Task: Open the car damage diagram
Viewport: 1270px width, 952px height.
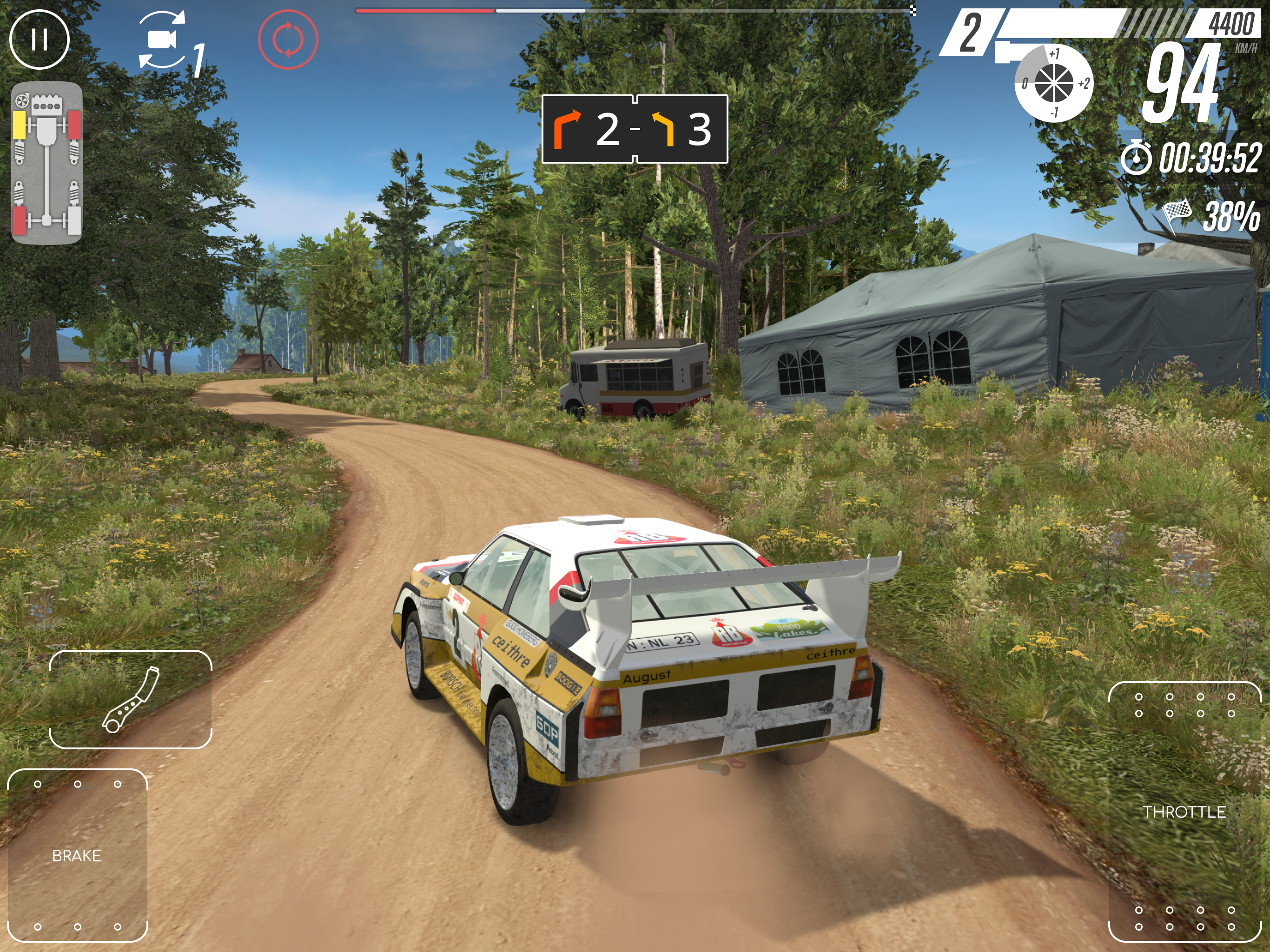Action: pos(46,163)
